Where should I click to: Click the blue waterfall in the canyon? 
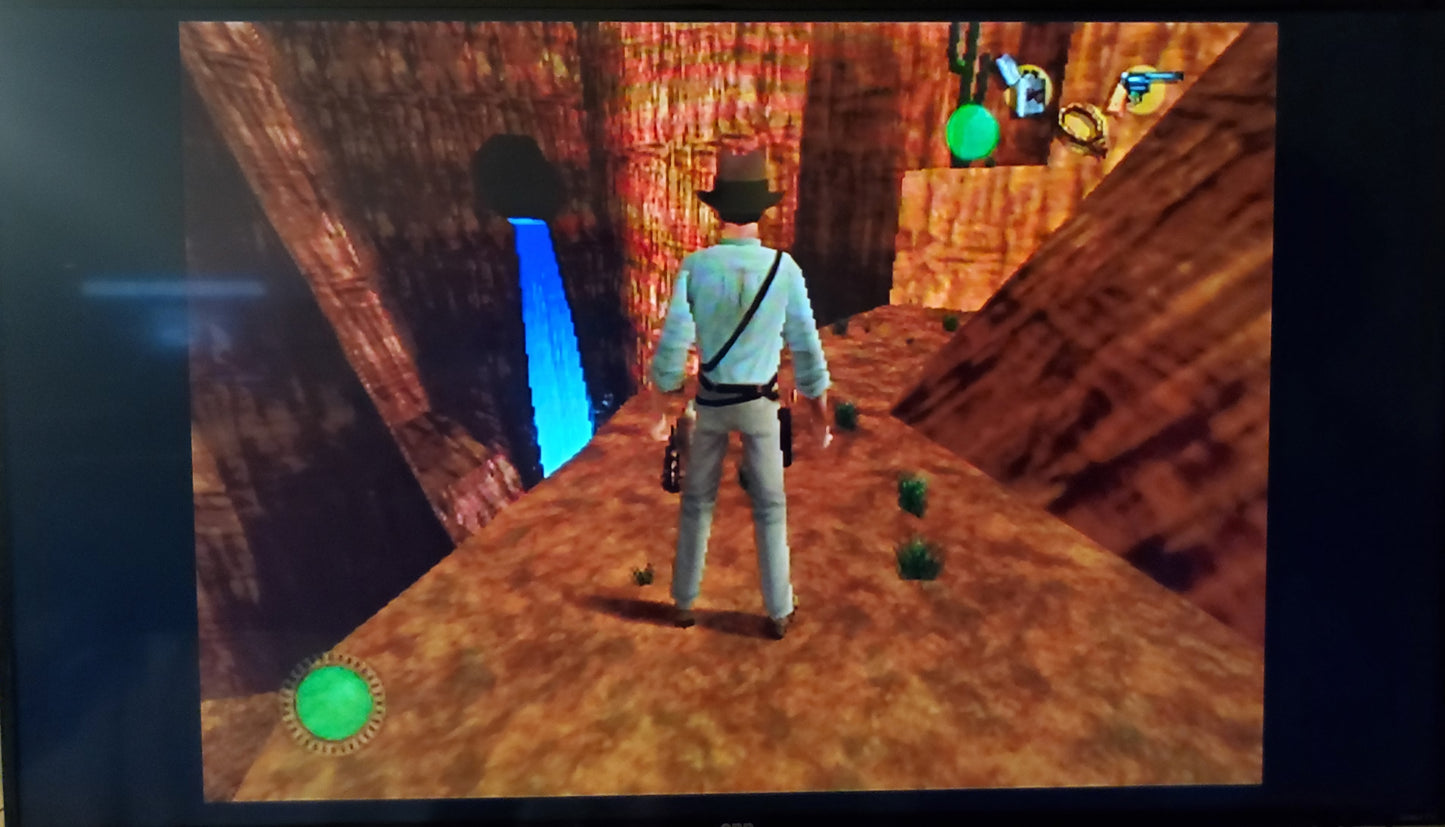555,330
